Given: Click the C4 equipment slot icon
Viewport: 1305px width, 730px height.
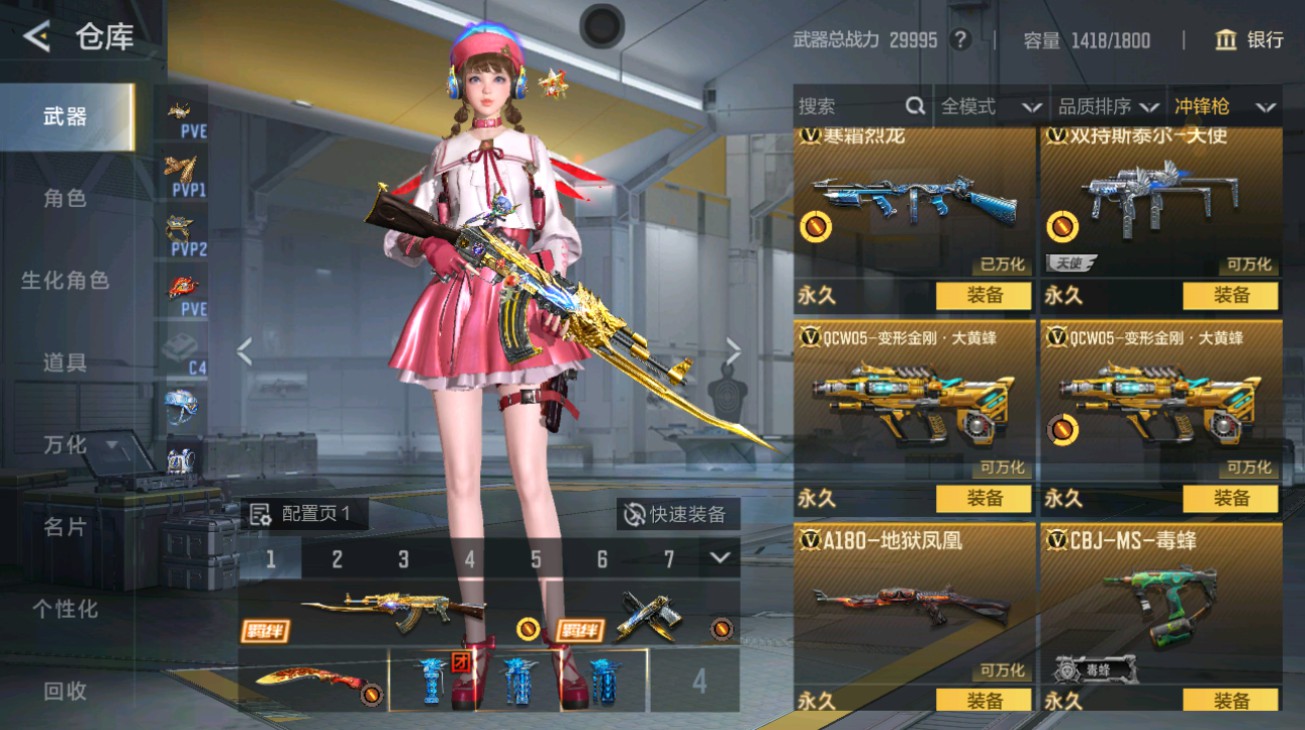Looking at the screenshot, I should pos(180,350).
